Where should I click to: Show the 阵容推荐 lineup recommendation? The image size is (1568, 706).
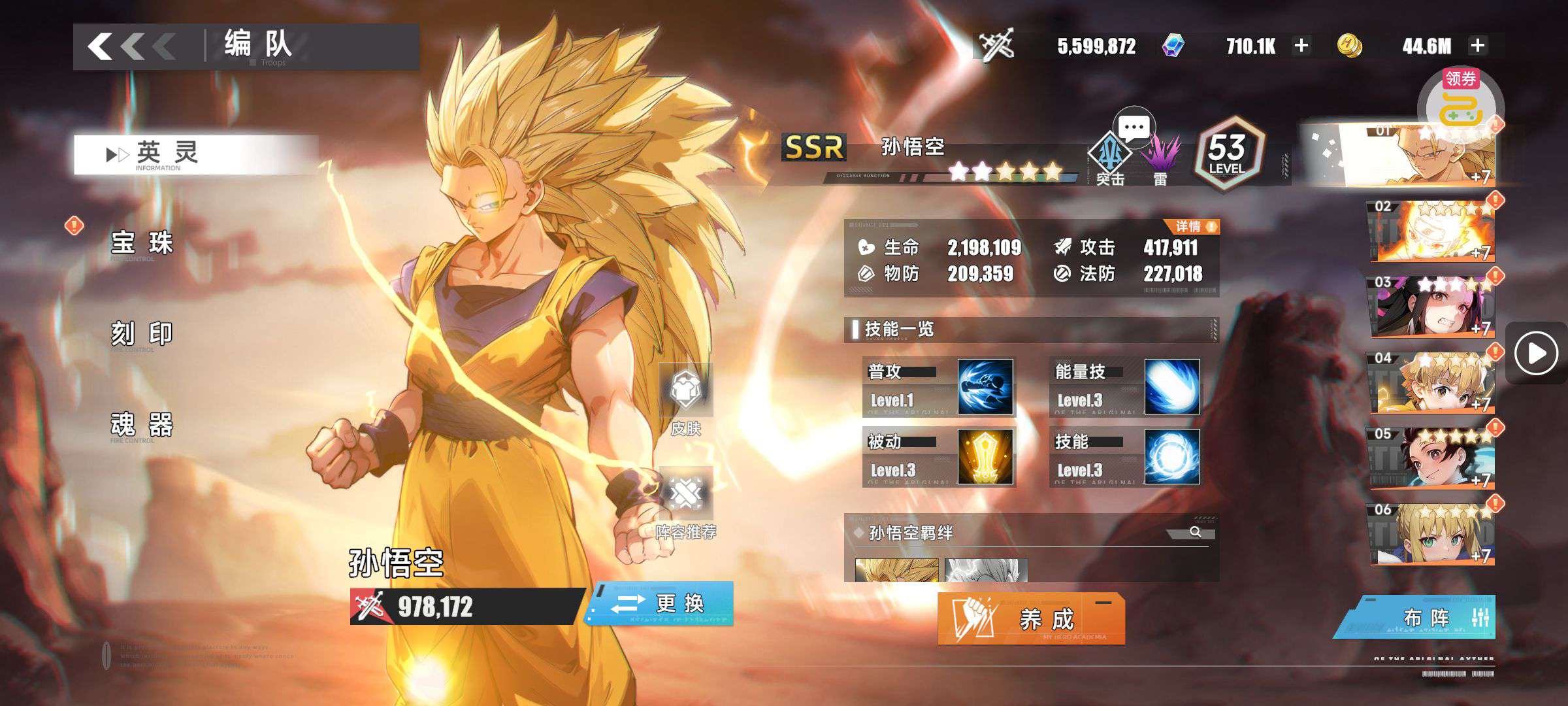pyautogui.click(x=685, y=503)
